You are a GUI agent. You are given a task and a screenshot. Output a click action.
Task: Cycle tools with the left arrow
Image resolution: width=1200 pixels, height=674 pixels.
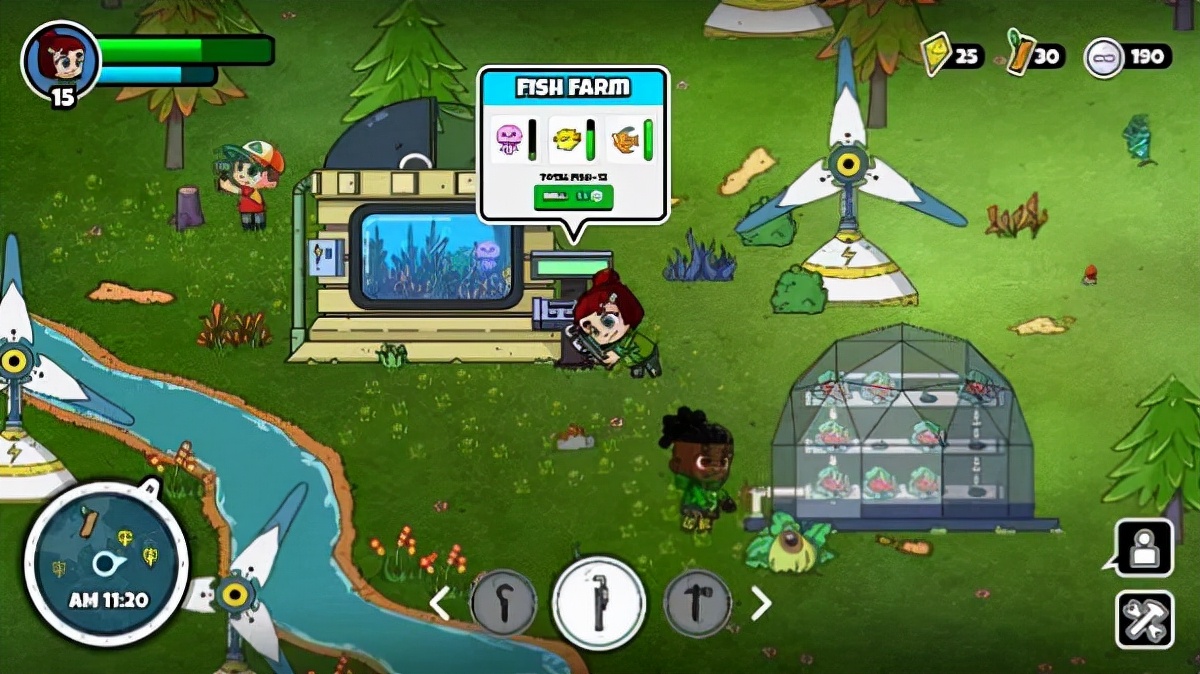(x=439, y=603)
